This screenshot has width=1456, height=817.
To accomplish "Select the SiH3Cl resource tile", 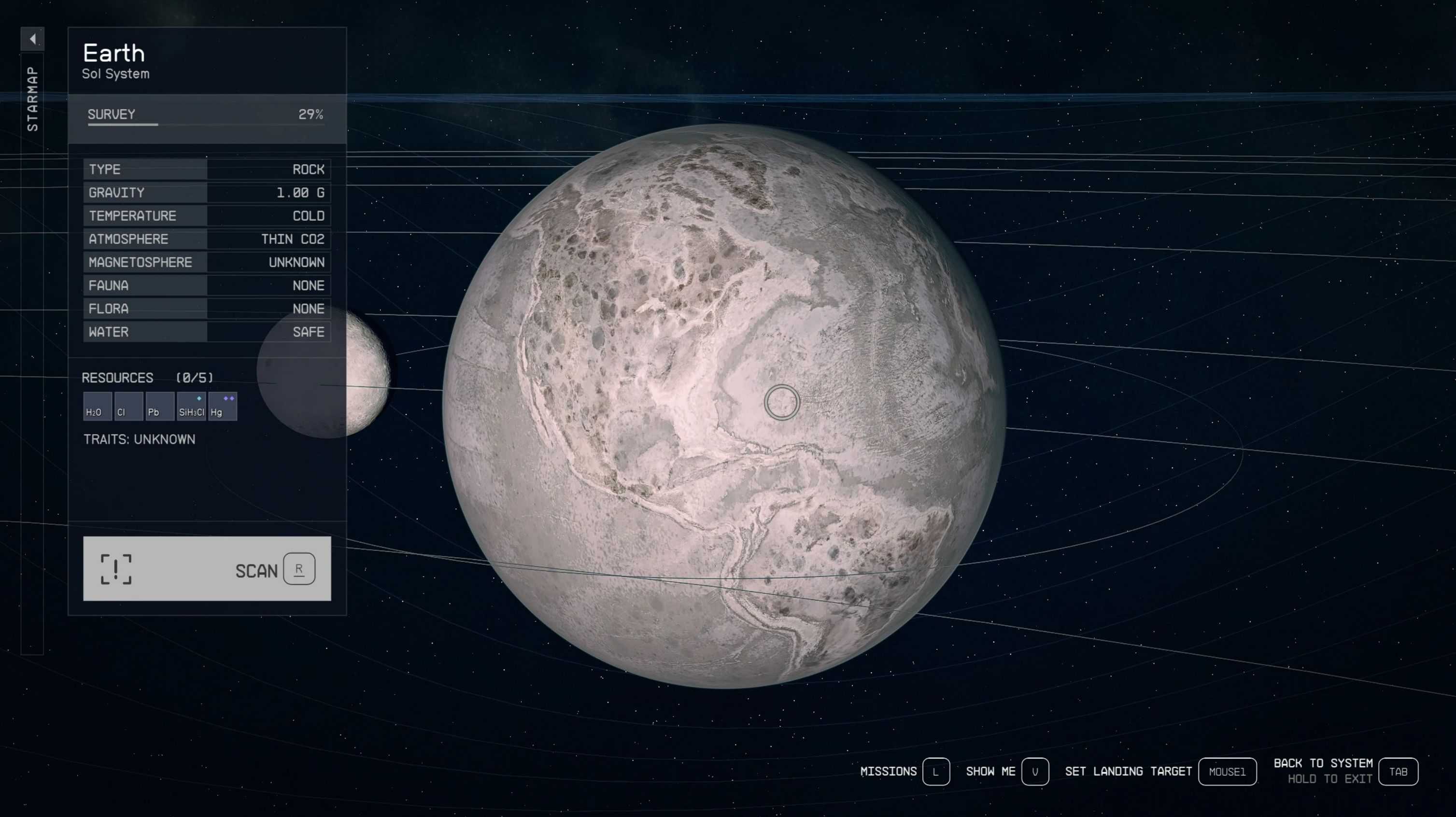I will pyautogui.click(x=191, y=406).
